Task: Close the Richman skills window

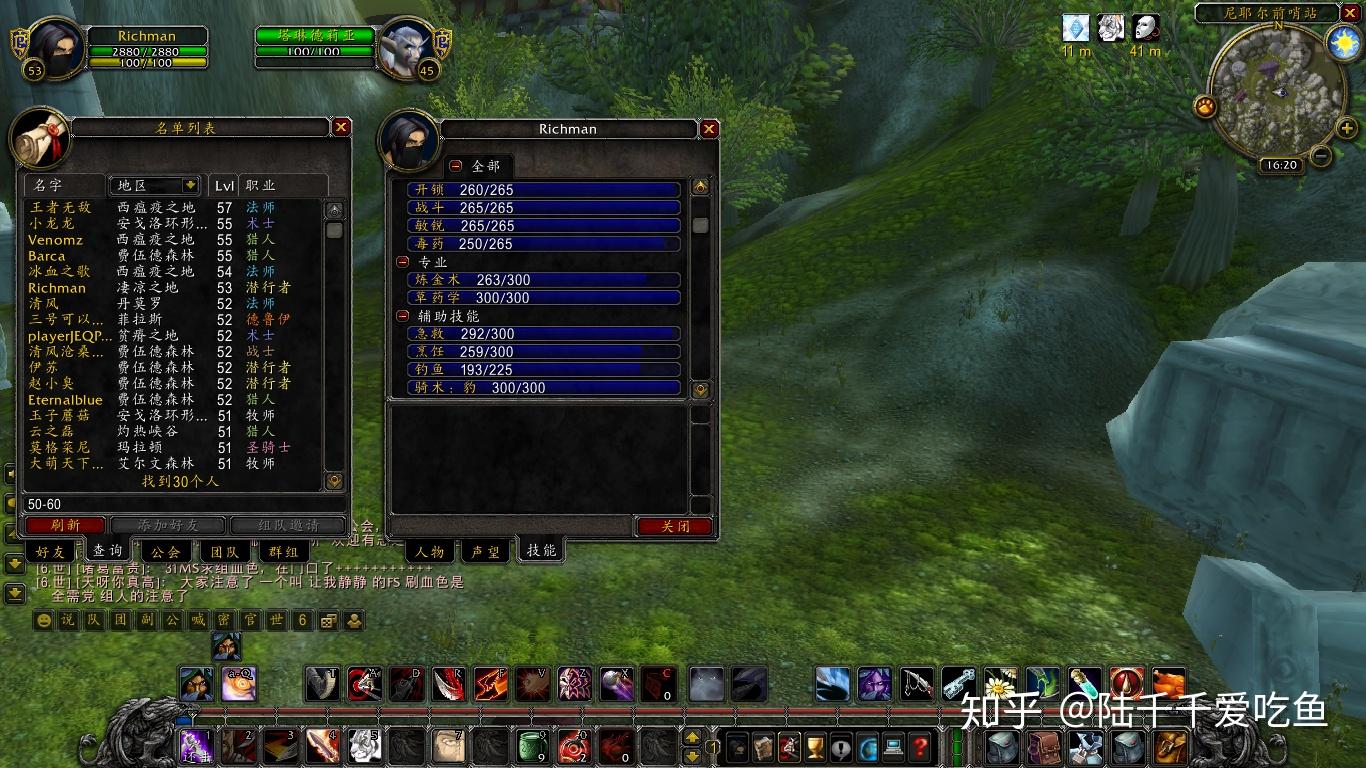Action: click(x=709, y=129)
